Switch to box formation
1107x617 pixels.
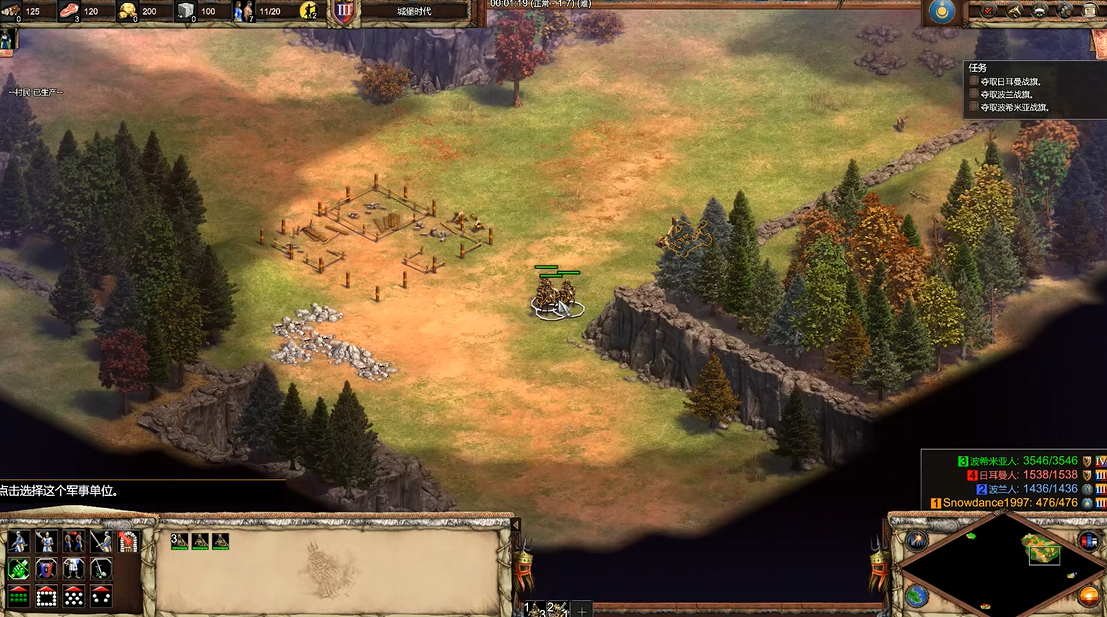(x=46, y=596)
